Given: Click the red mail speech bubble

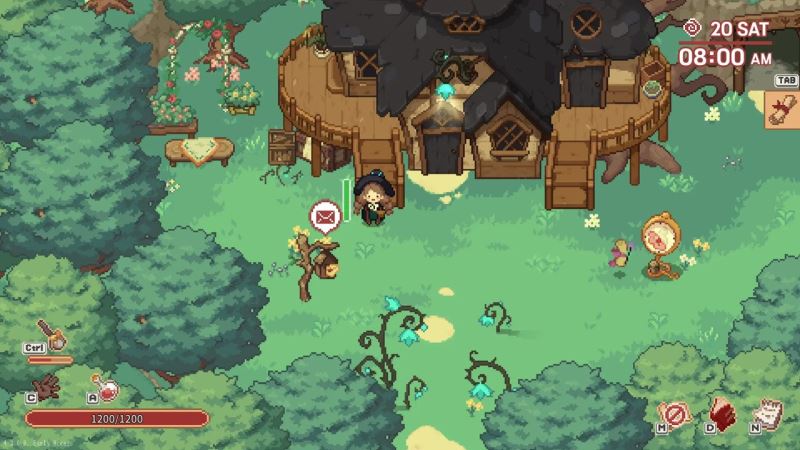Looking at the screenshot, I should [325, 214].
